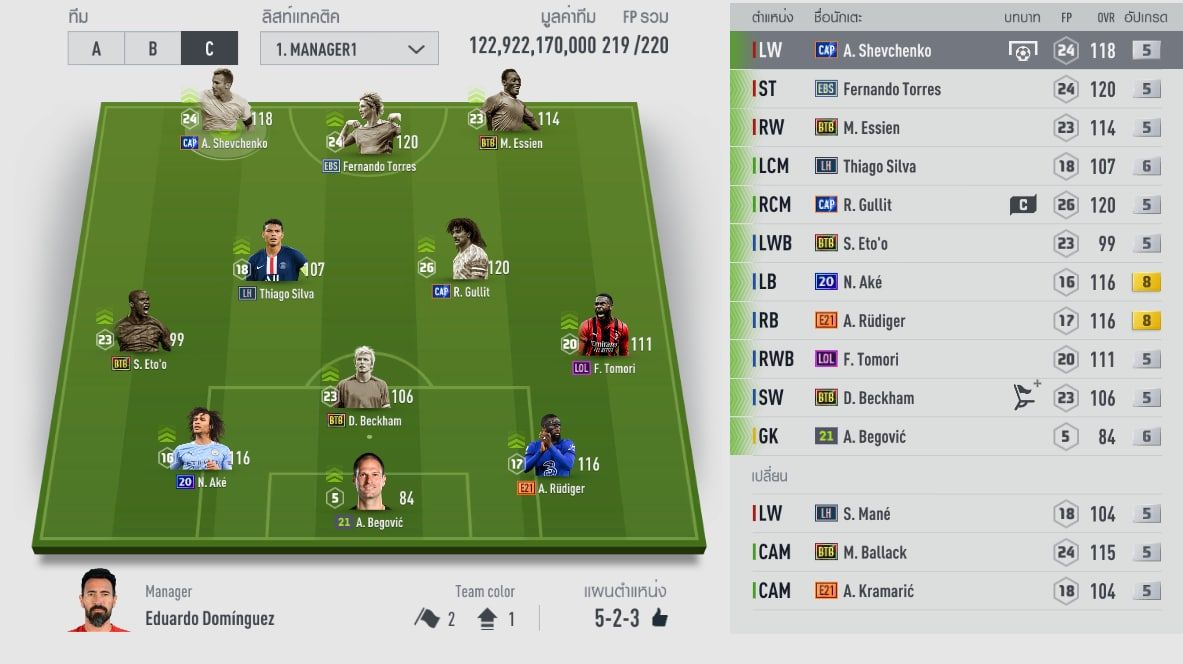Viewport: 1183px width, 664px height.
Task: Open manager Eduardo Domínguez portrait
Action: click(99, 601)
